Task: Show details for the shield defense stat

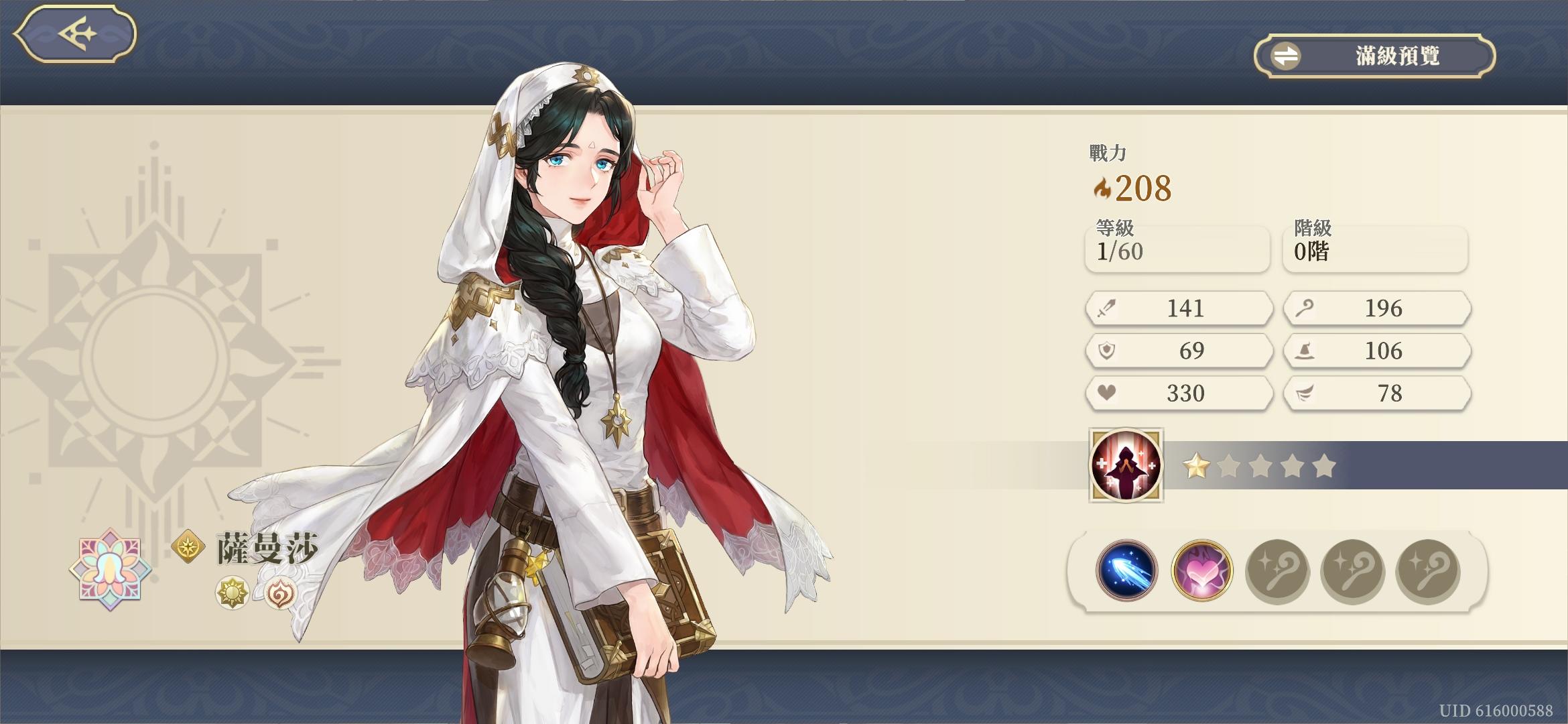Action: point(1179,351)
